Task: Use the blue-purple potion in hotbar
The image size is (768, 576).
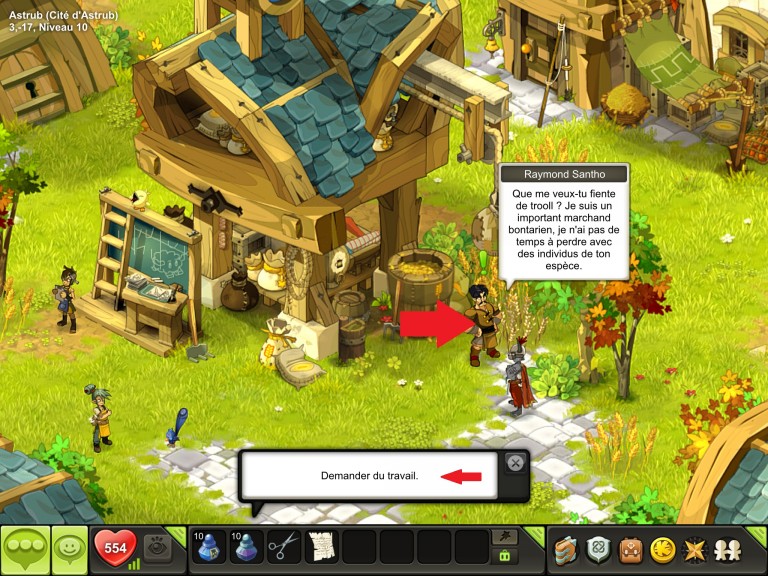Action: point(246,547)
